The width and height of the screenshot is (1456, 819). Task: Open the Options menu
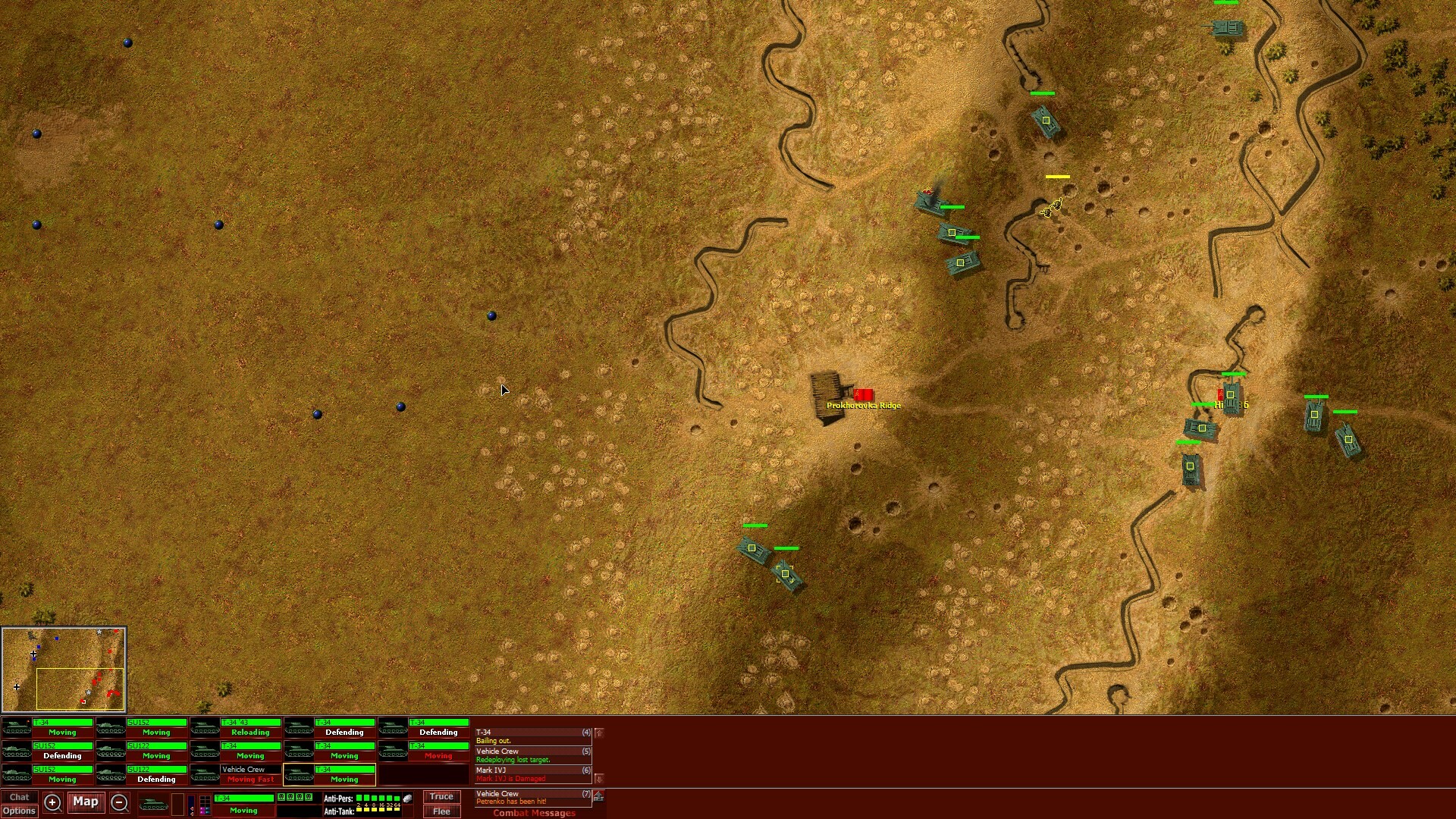[20, 811]
